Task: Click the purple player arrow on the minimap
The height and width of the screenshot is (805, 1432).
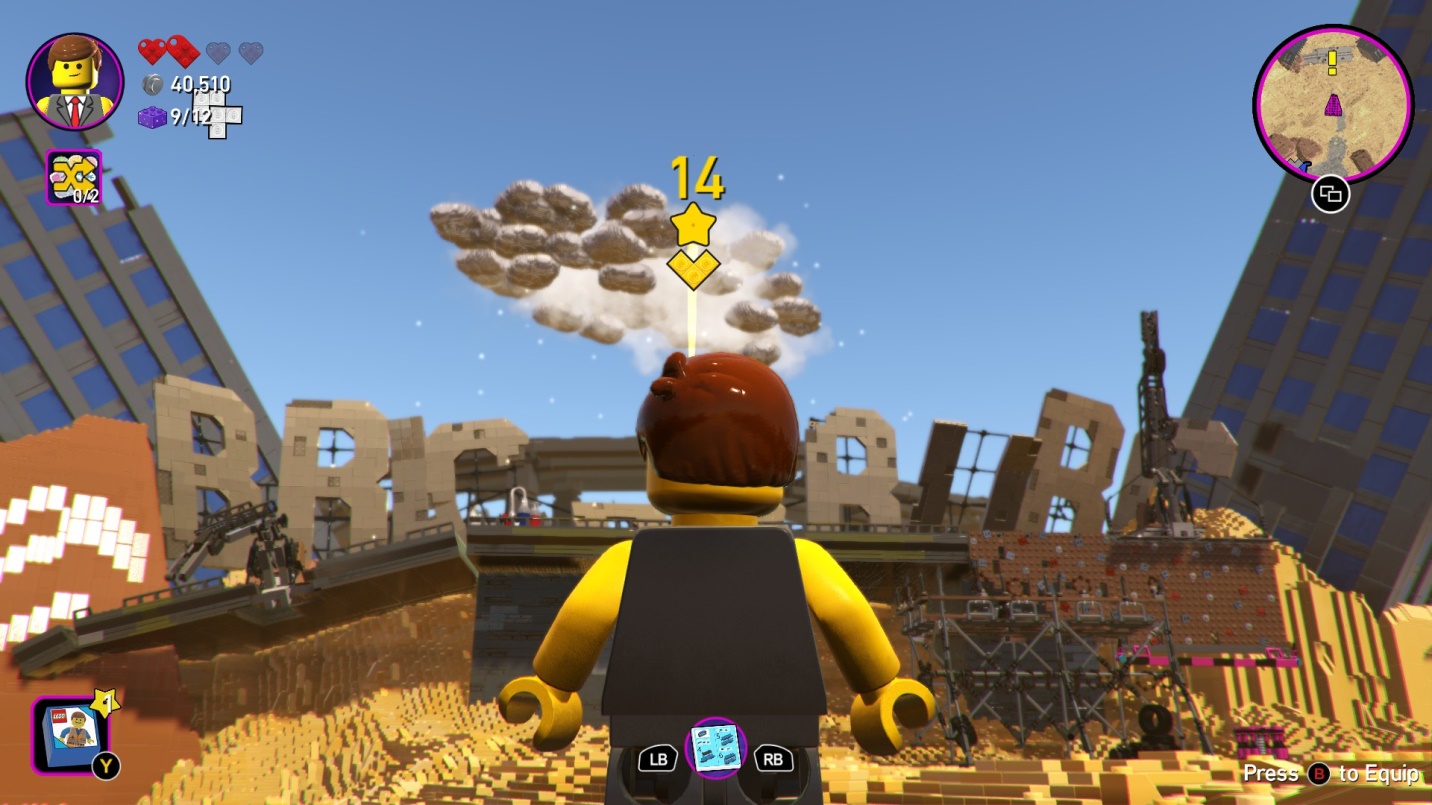Action: (x=1334, y=107)
